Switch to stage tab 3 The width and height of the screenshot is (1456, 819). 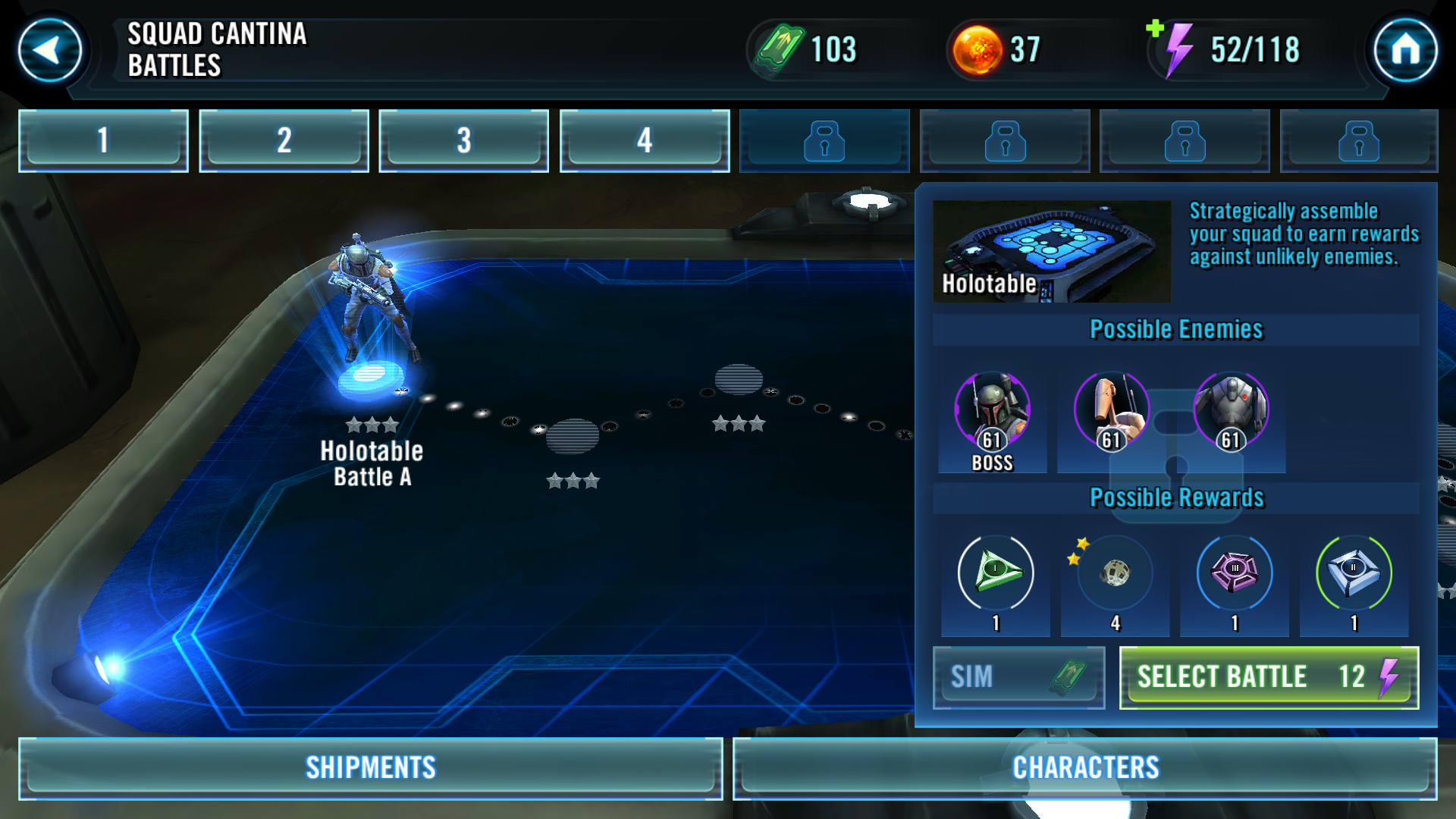click(x=463, y=140)
